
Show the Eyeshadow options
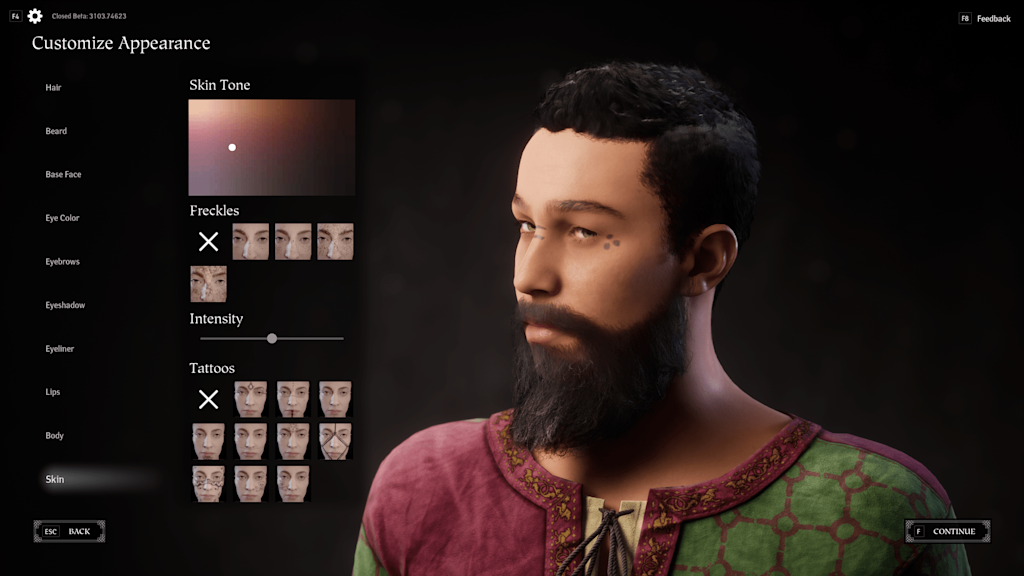[x=65, y=305]
